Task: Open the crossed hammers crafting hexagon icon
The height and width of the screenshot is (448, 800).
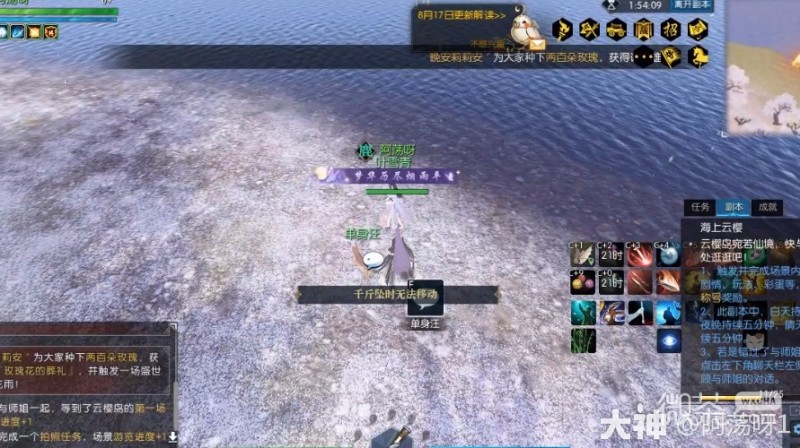Action: (590, 29)
